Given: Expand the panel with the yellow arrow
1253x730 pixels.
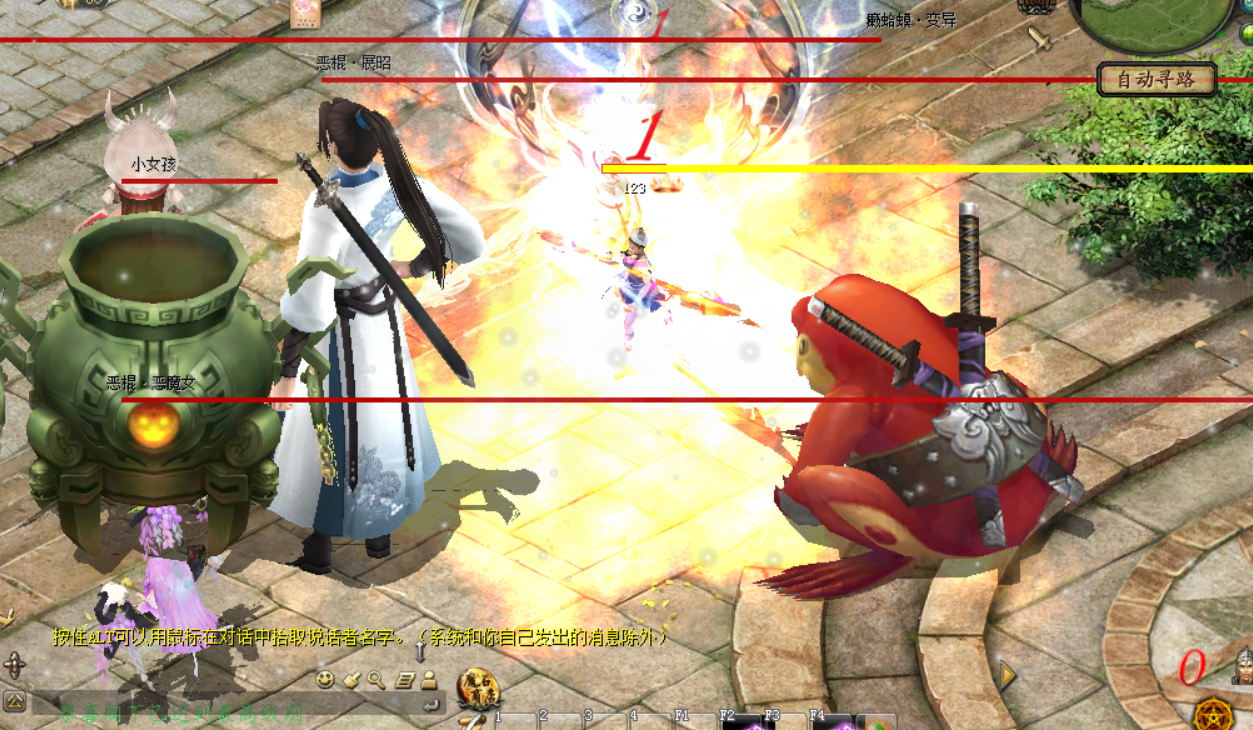Looking at the screenshot, I should point(1008,676).
